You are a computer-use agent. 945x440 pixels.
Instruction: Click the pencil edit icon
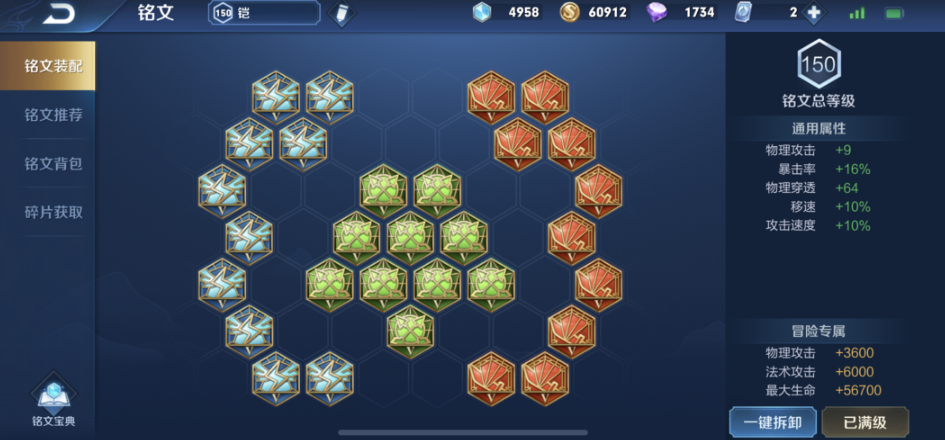point(342,14)
